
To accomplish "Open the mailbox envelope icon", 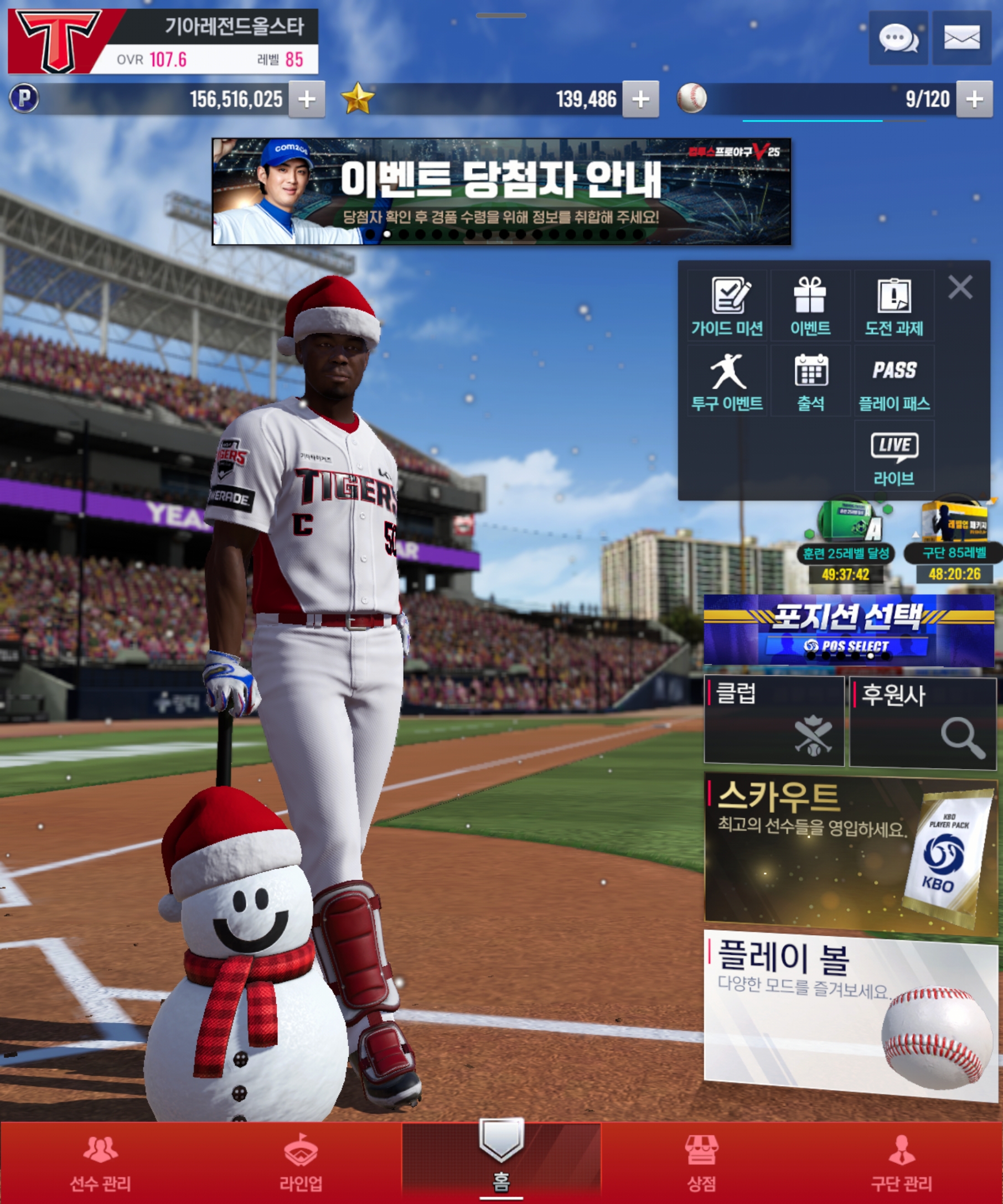I will (961, 38).
